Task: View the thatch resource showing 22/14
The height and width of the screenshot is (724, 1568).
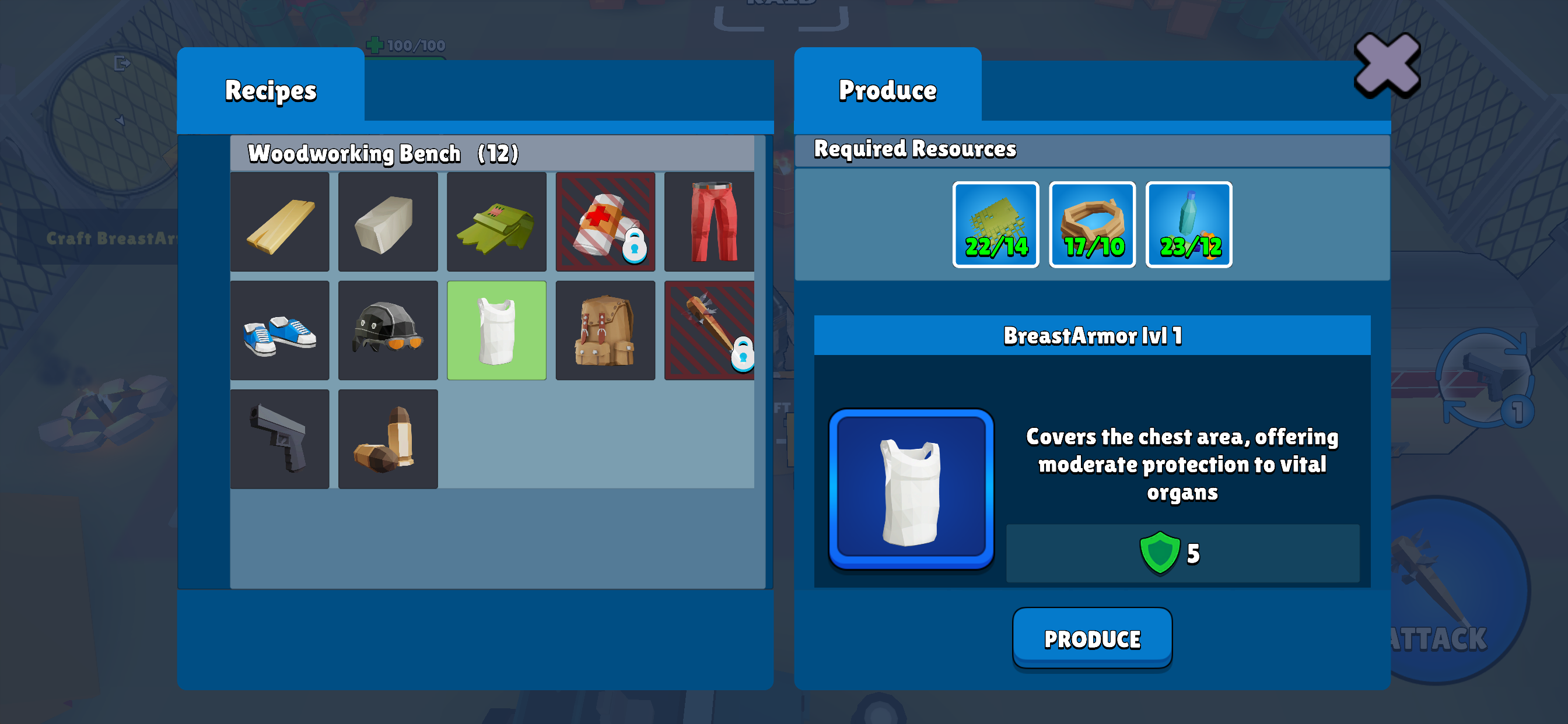Action: [996, 223]
